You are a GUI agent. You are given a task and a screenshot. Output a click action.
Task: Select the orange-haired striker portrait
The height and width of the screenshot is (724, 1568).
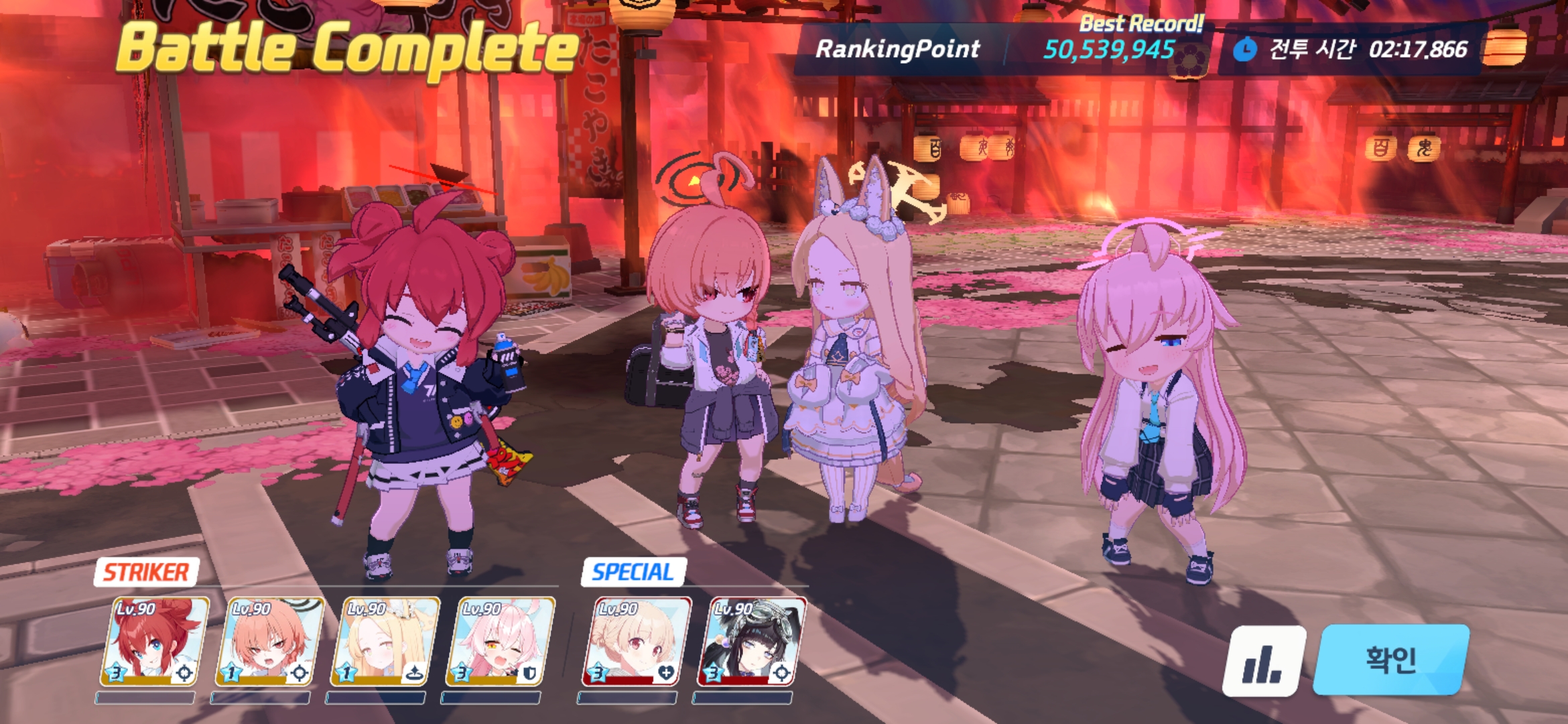click(x=269, y=642)
